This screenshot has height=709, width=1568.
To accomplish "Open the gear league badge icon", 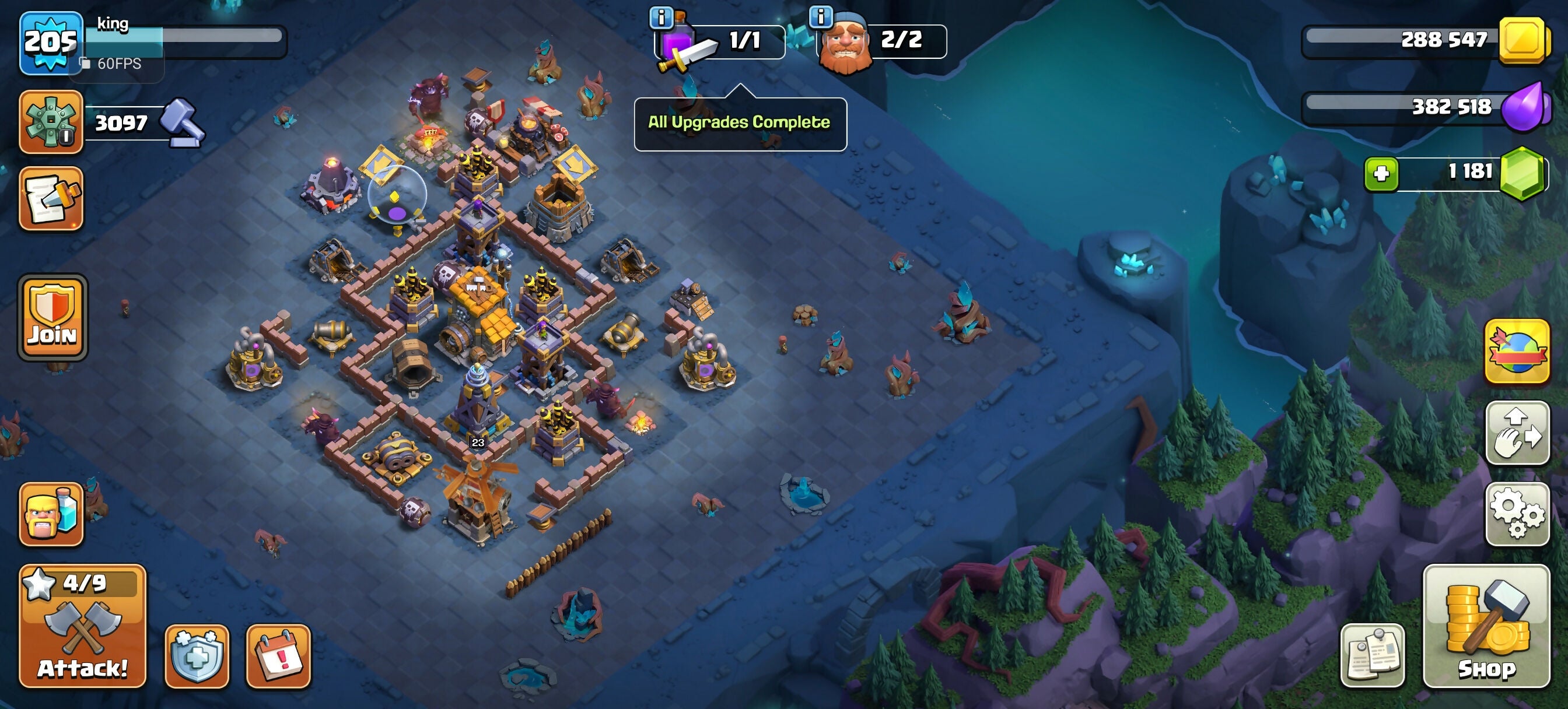I will (x=51, y=122).
